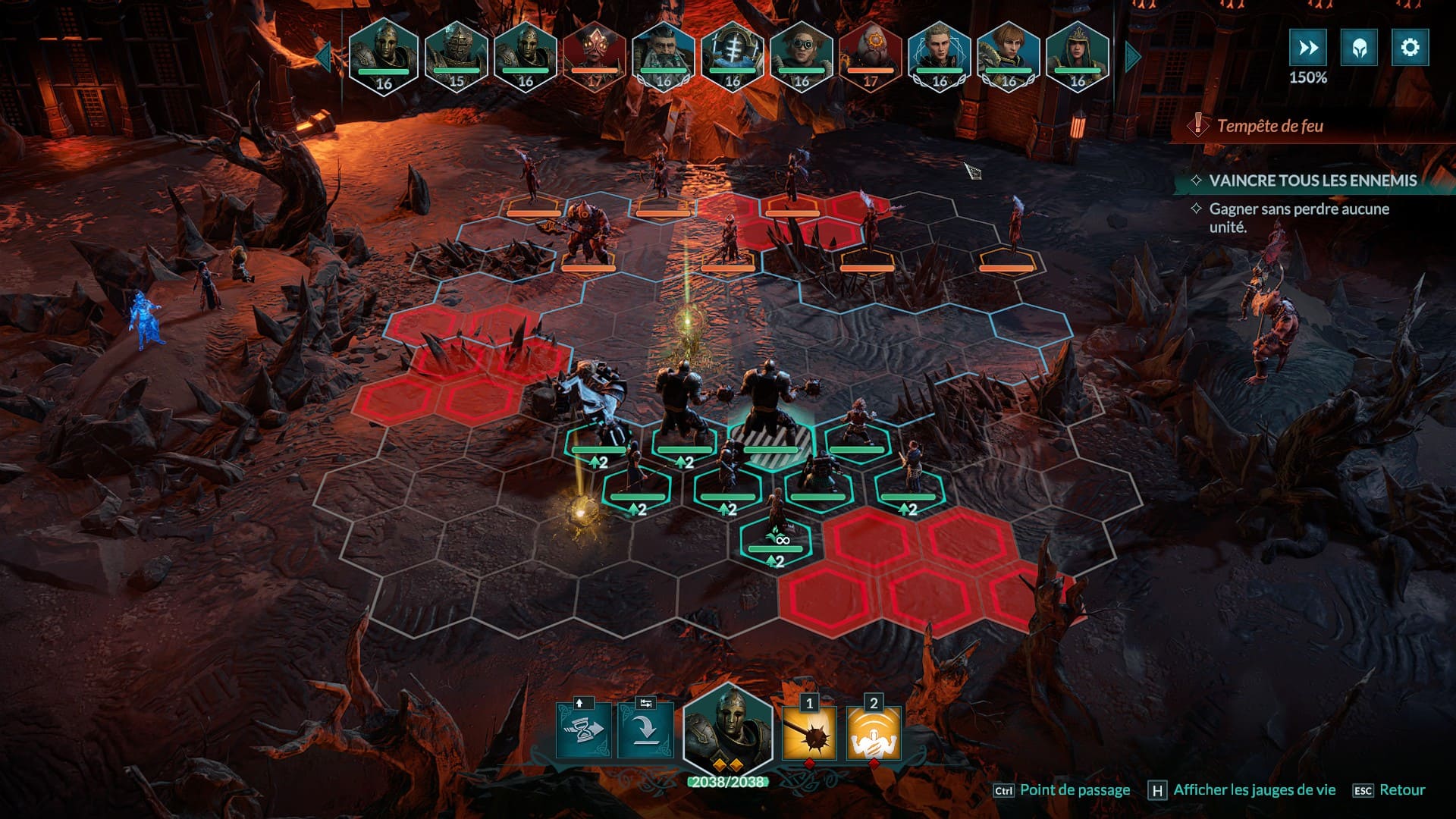Click the Retour option

(1401, 790)
